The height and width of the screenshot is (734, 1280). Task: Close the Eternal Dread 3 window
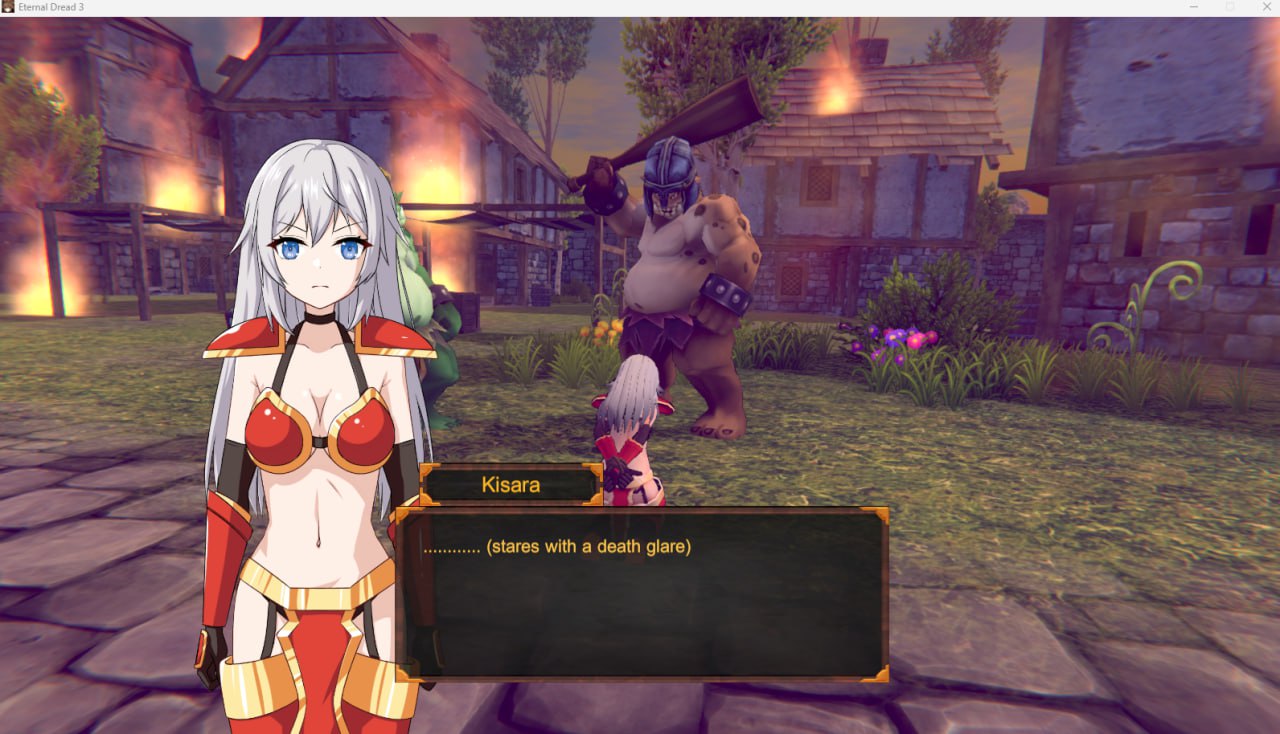point(1265,7)
